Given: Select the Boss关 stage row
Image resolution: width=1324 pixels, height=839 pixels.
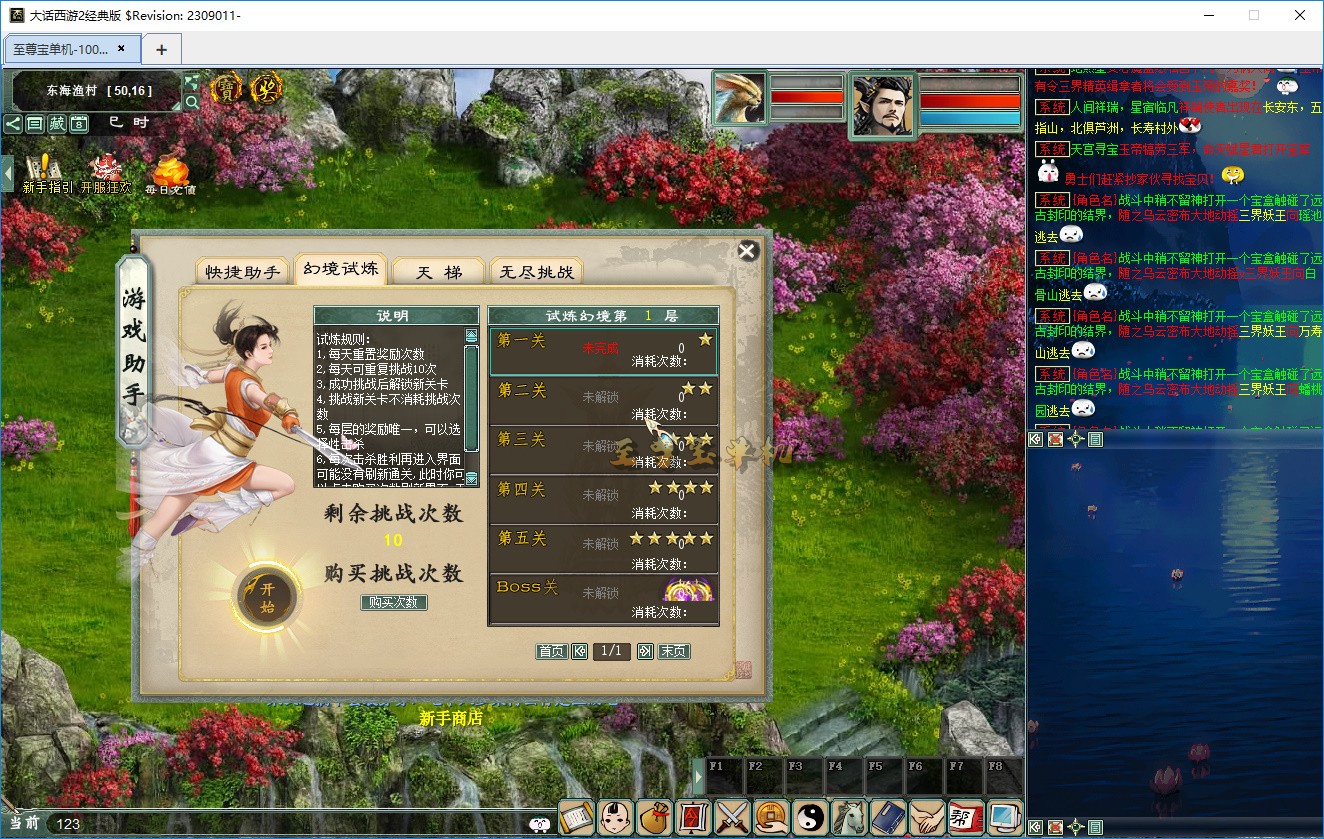Looking at the screenshot, I should [x=603, y=598].
